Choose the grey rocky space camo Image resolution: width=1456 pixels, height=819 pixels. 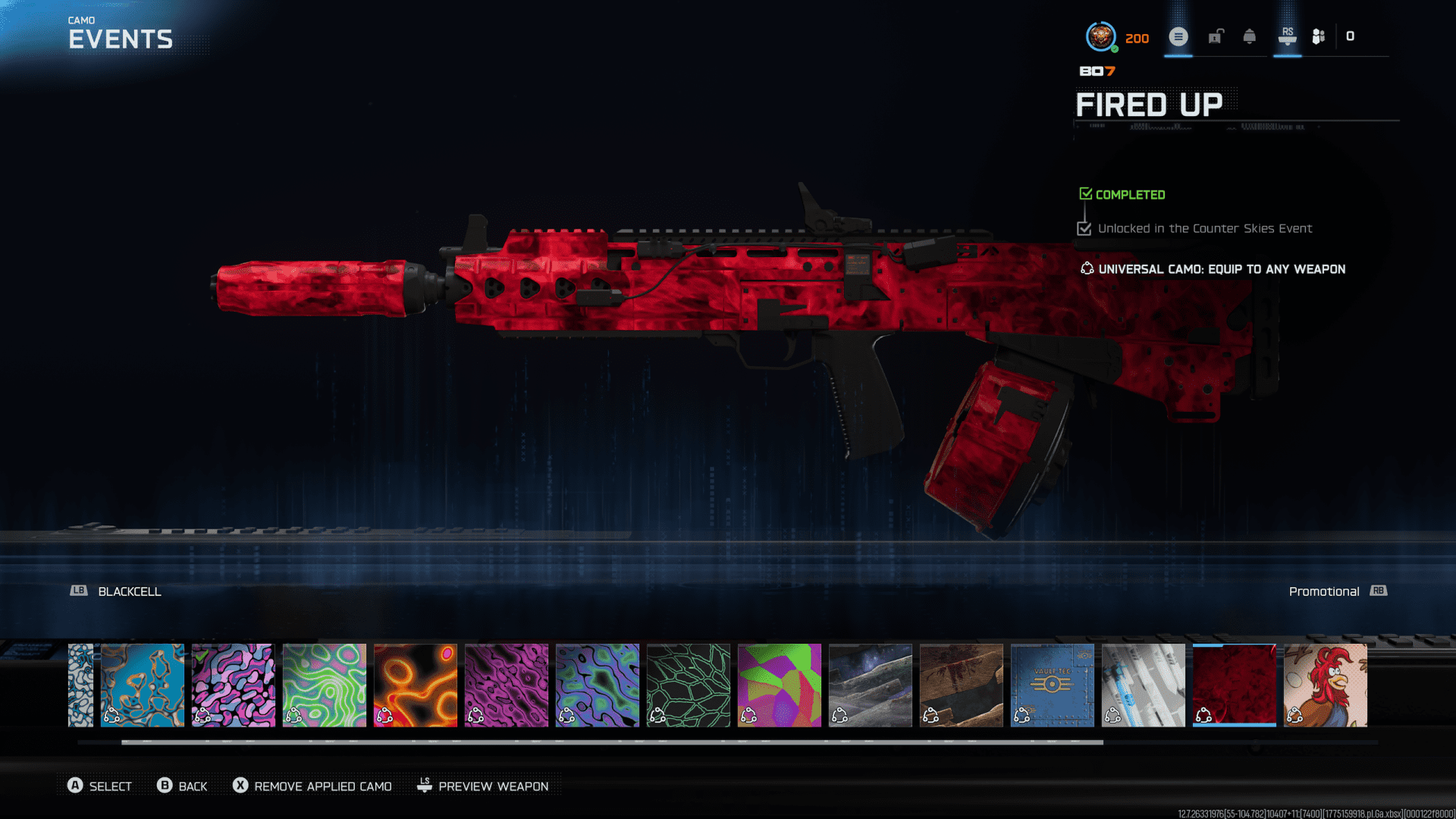(x=871, y=685)
